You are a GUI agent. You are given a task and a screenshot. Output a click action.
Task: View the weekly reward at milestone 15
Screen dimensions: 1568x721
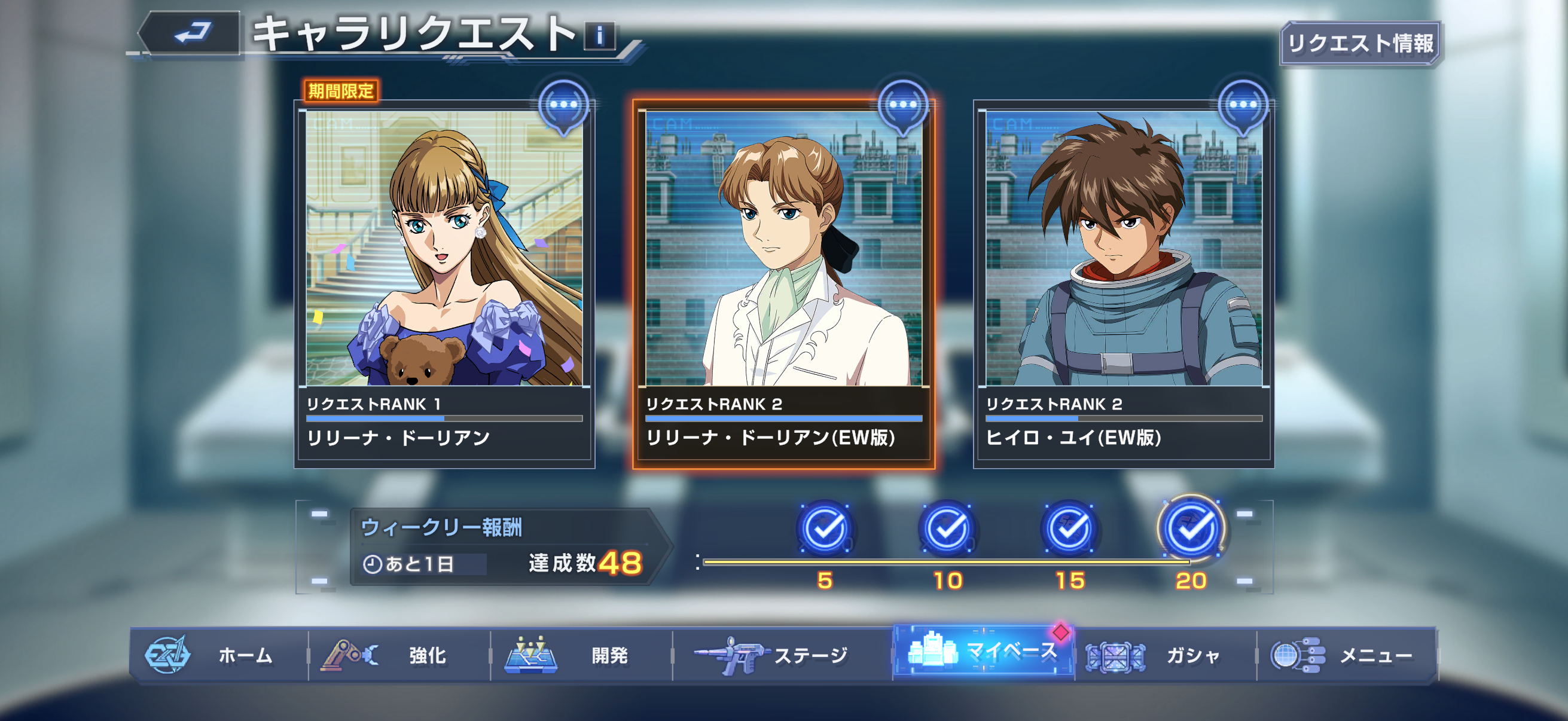pos(1069,528)
